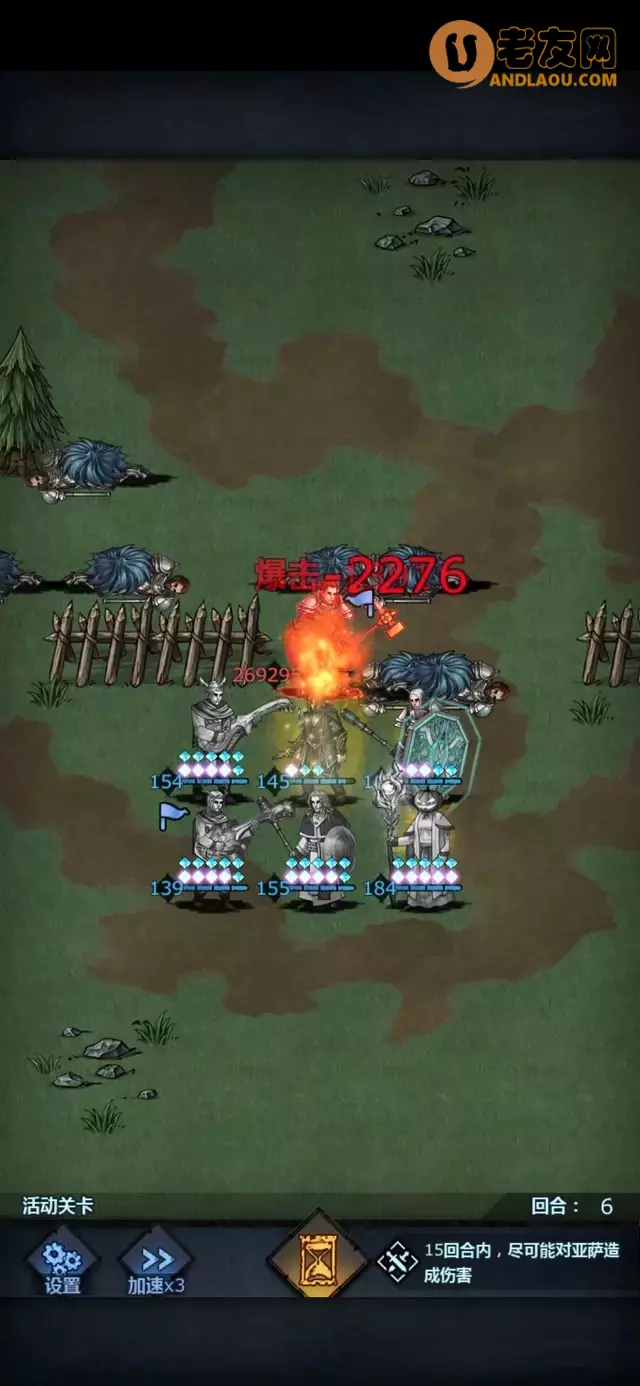640x1386 pixels.
Task: Open the 设置 settings gear button
Action: pos(62,1263)
